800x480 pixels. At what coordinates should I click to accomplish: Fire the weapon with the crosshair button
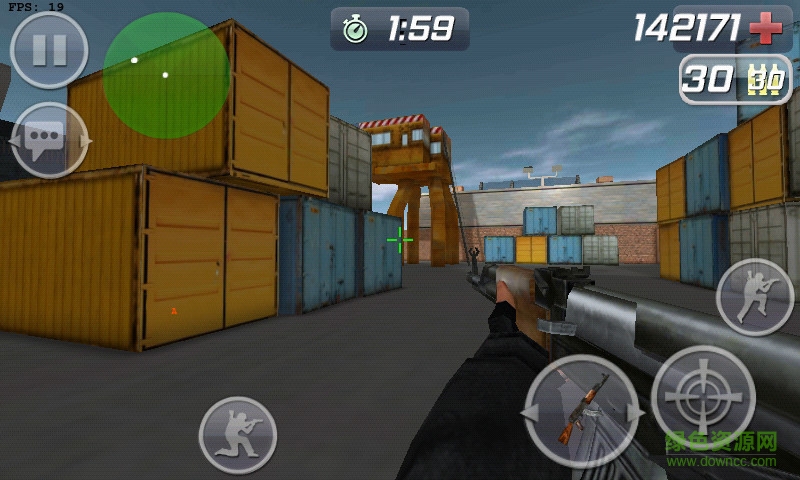tap(703, 397)
